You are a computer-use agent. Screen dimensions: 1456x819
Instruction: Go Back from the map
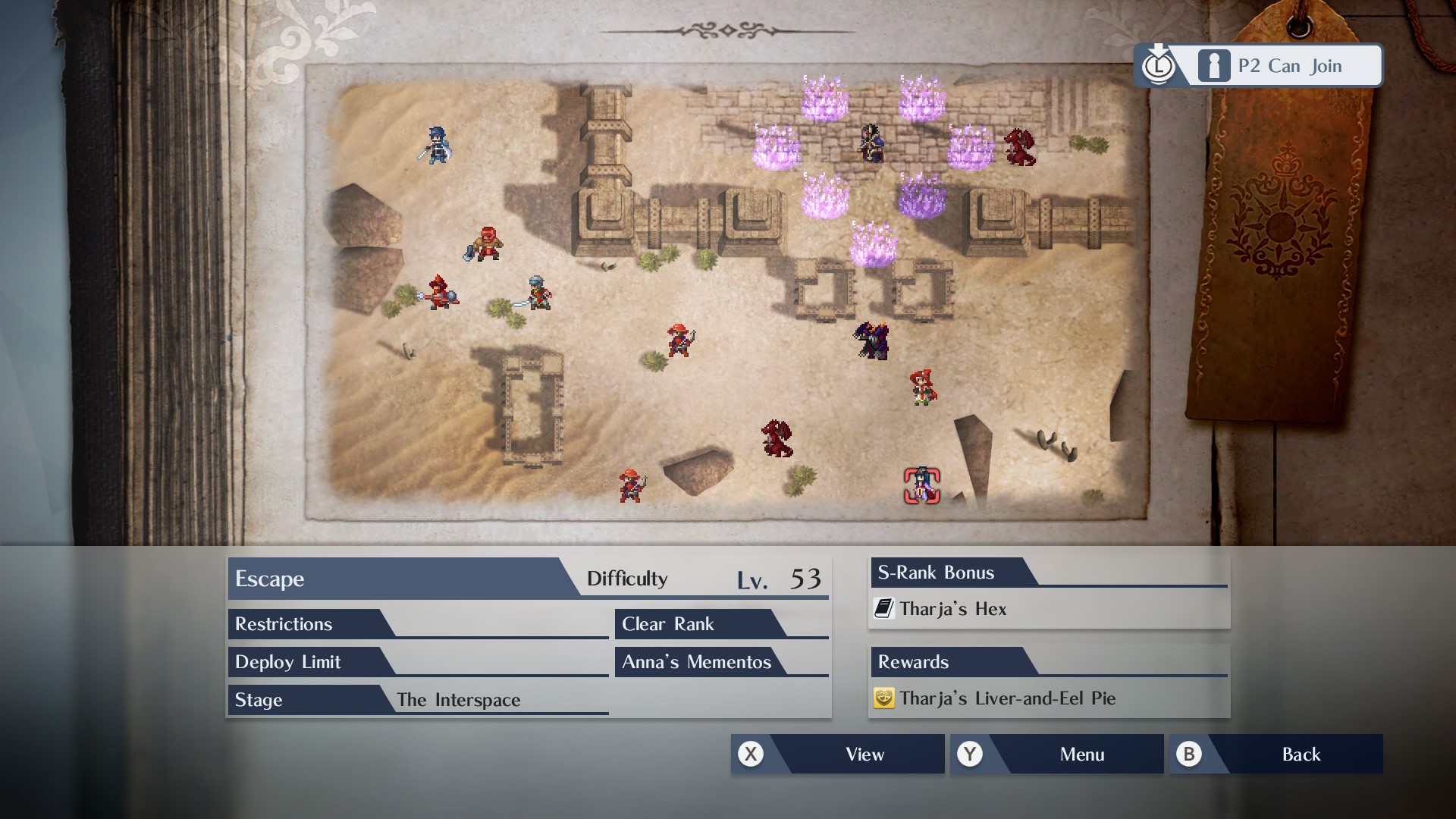(x=1276, y=754)
